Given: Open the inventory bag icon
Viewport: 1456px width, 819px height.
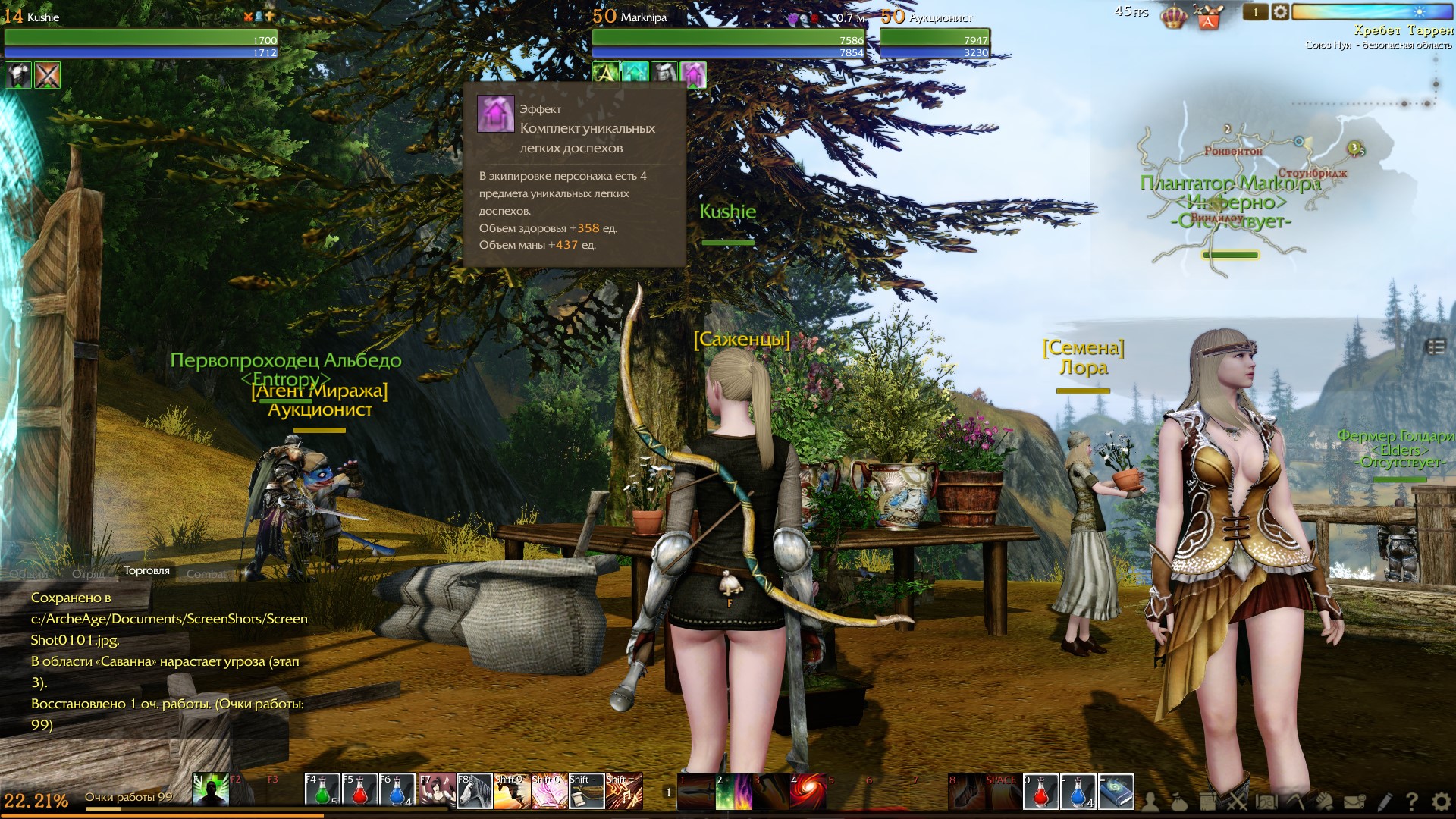Looking at the screenshot, I should click(x=1179, y=802).
